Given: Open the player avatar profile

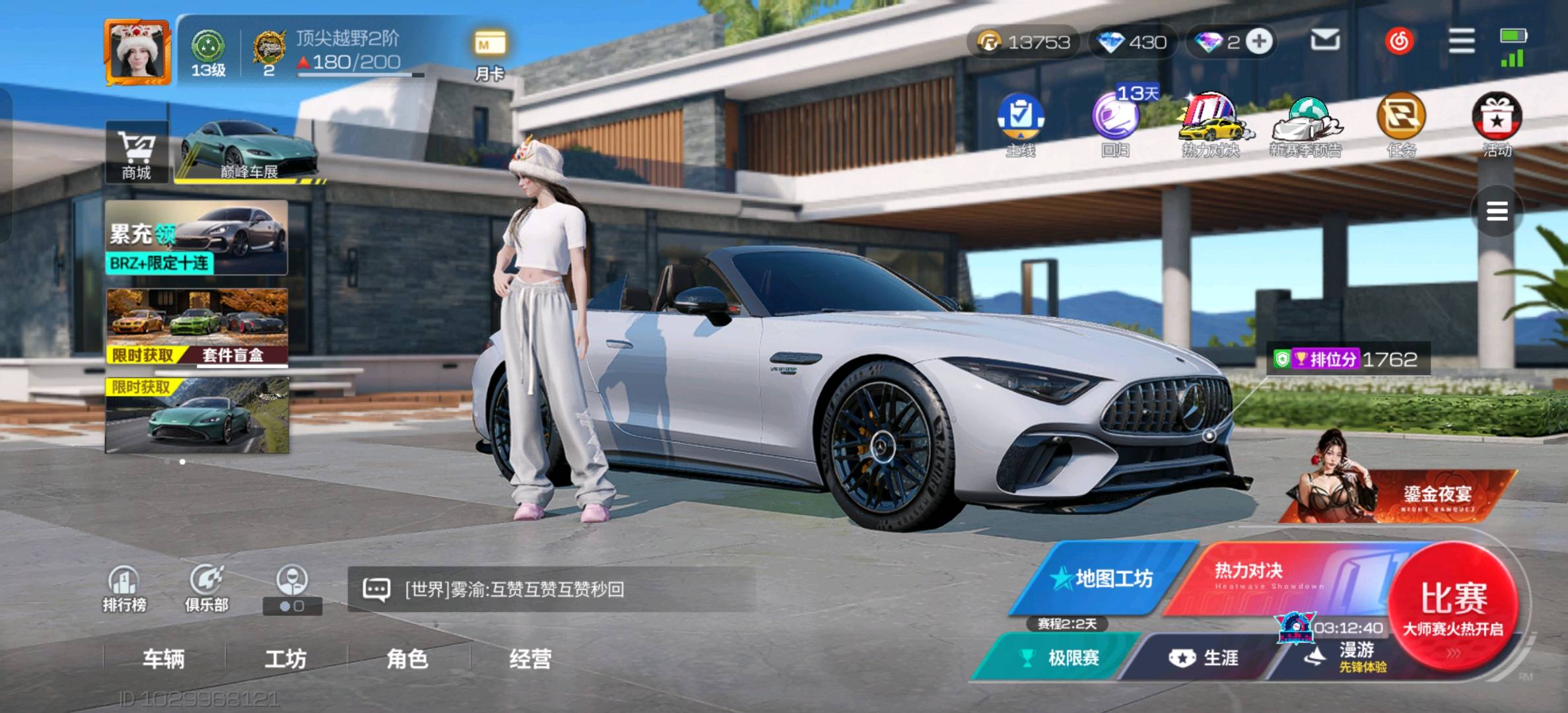Looking at the screenshot, I should pyautogui.click(x=137, y=53).
